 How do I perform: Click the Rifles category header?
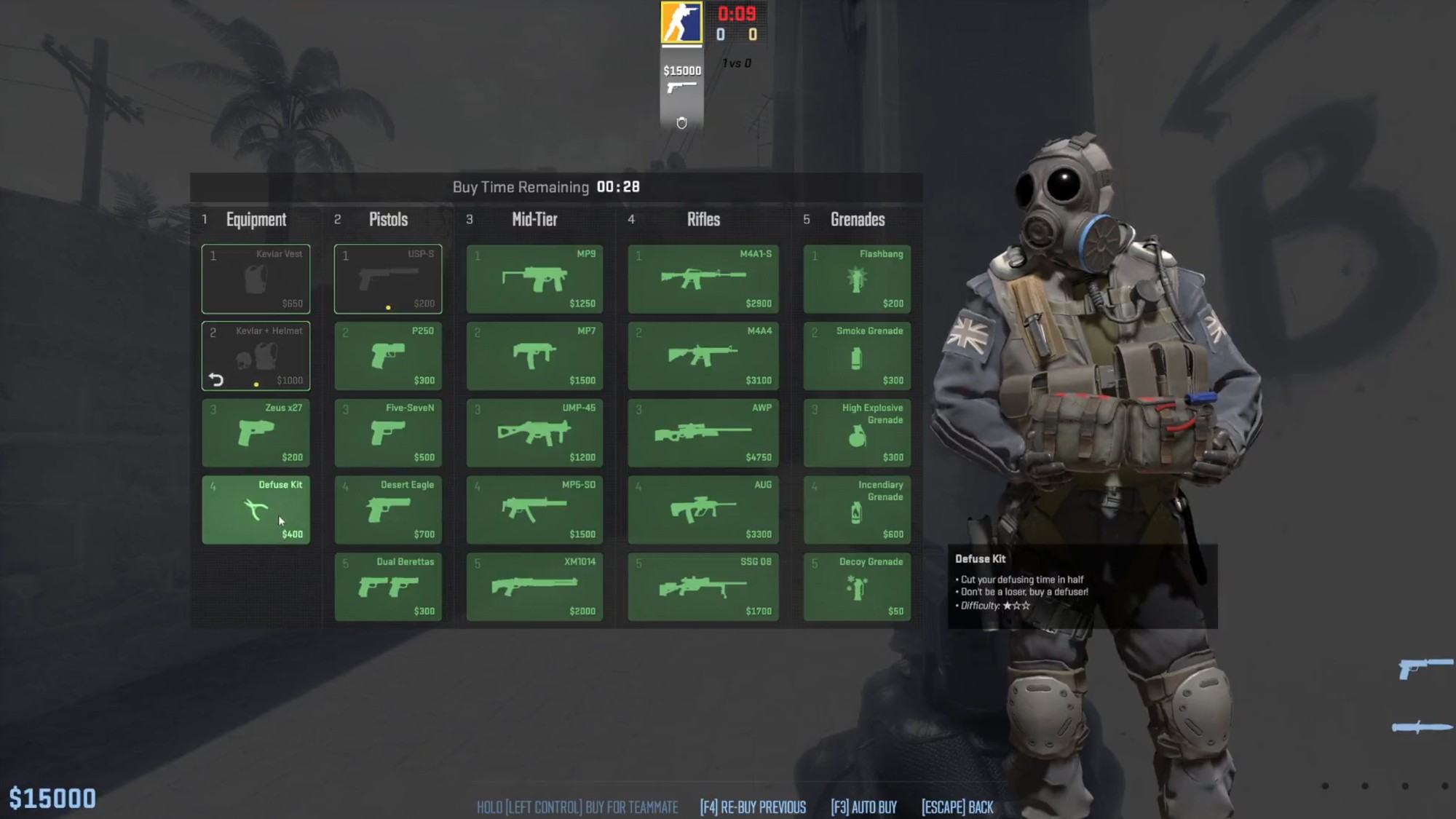pos(703,219)
